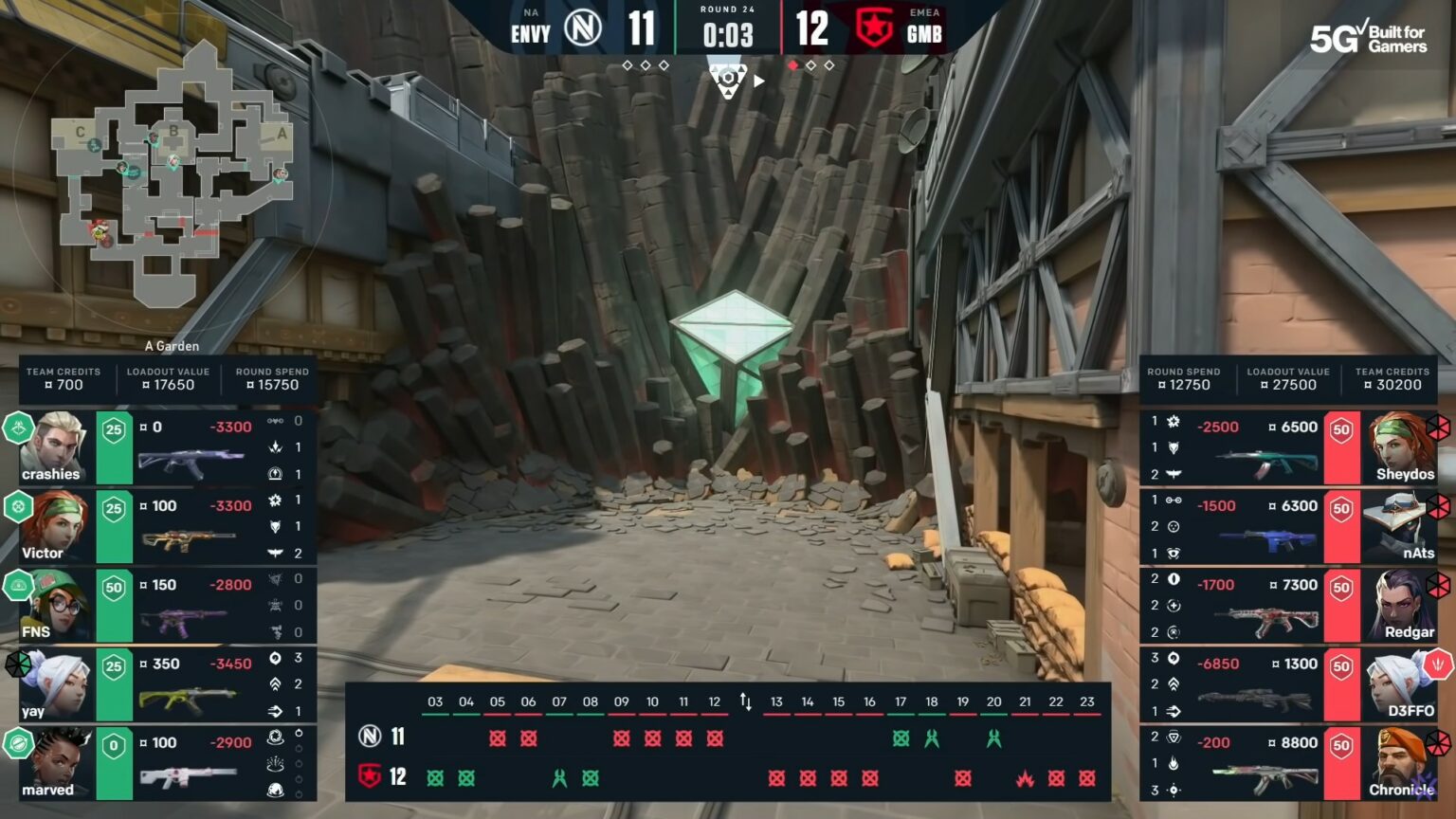
Task: Click the Envy team logo in scoreboard
Action: tap(583, 27)
